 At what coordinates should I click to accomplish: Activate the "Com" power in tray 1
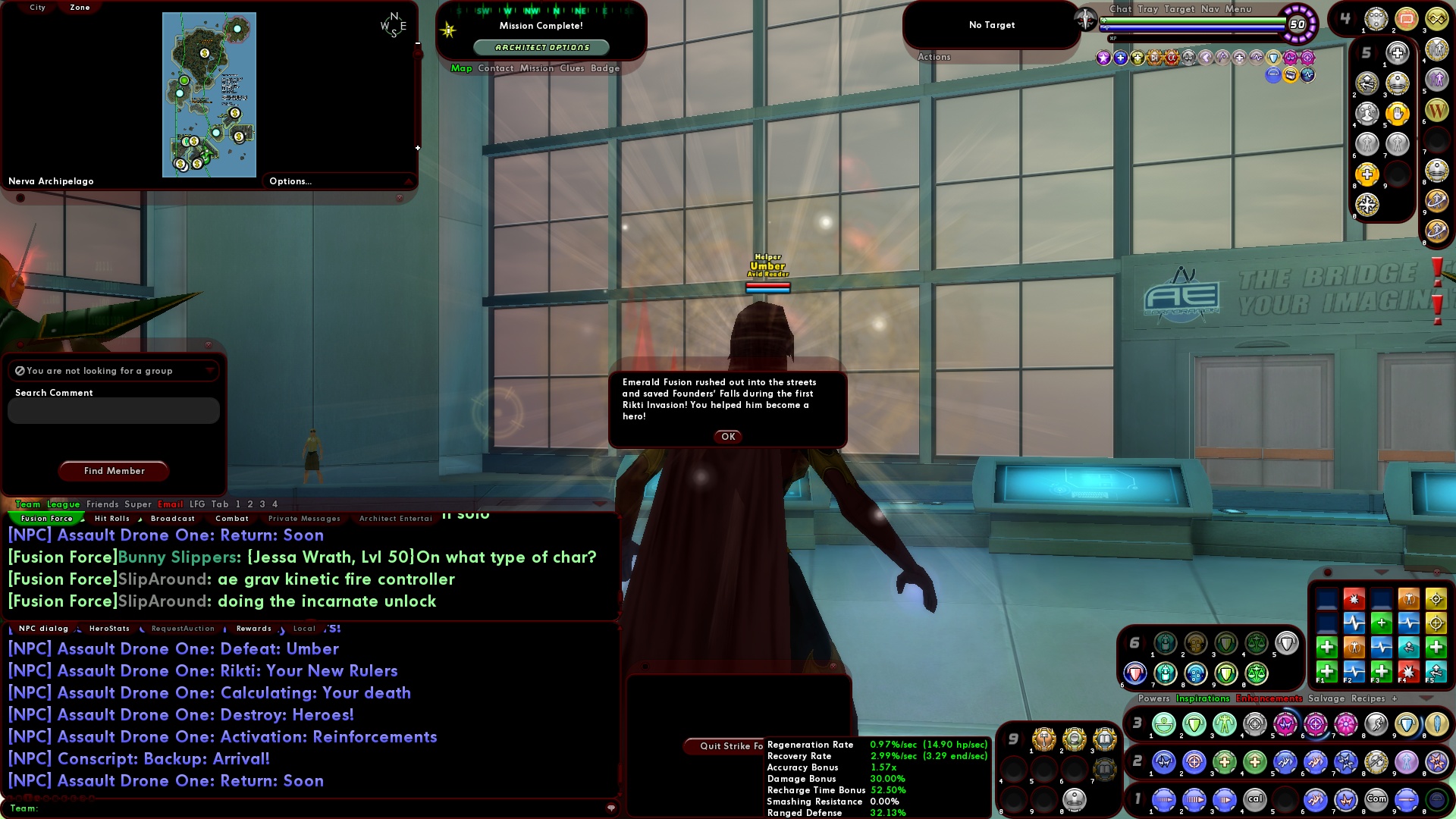1377,799
